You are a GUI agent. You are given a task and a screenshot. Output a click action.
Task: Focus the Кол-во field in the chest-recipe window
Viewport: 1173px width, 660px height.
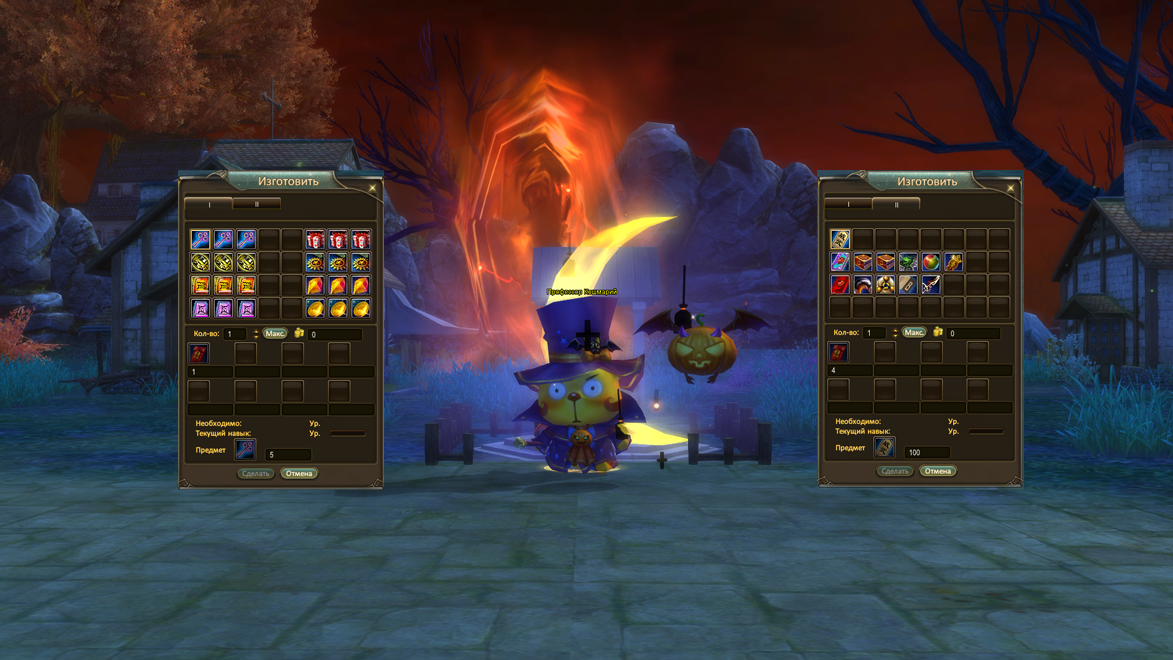click(x=874, y=332)
